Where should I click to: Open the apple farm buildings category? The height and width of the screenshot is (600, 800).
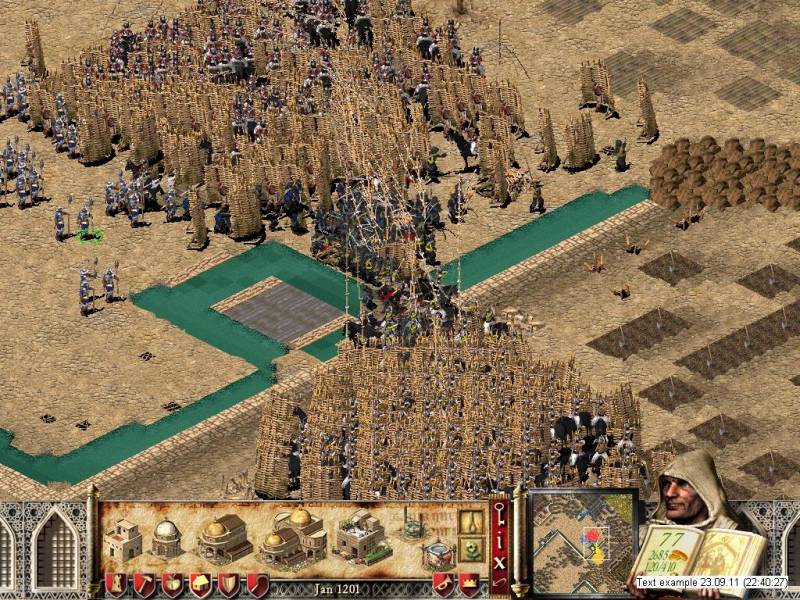[x=173, y=584]
